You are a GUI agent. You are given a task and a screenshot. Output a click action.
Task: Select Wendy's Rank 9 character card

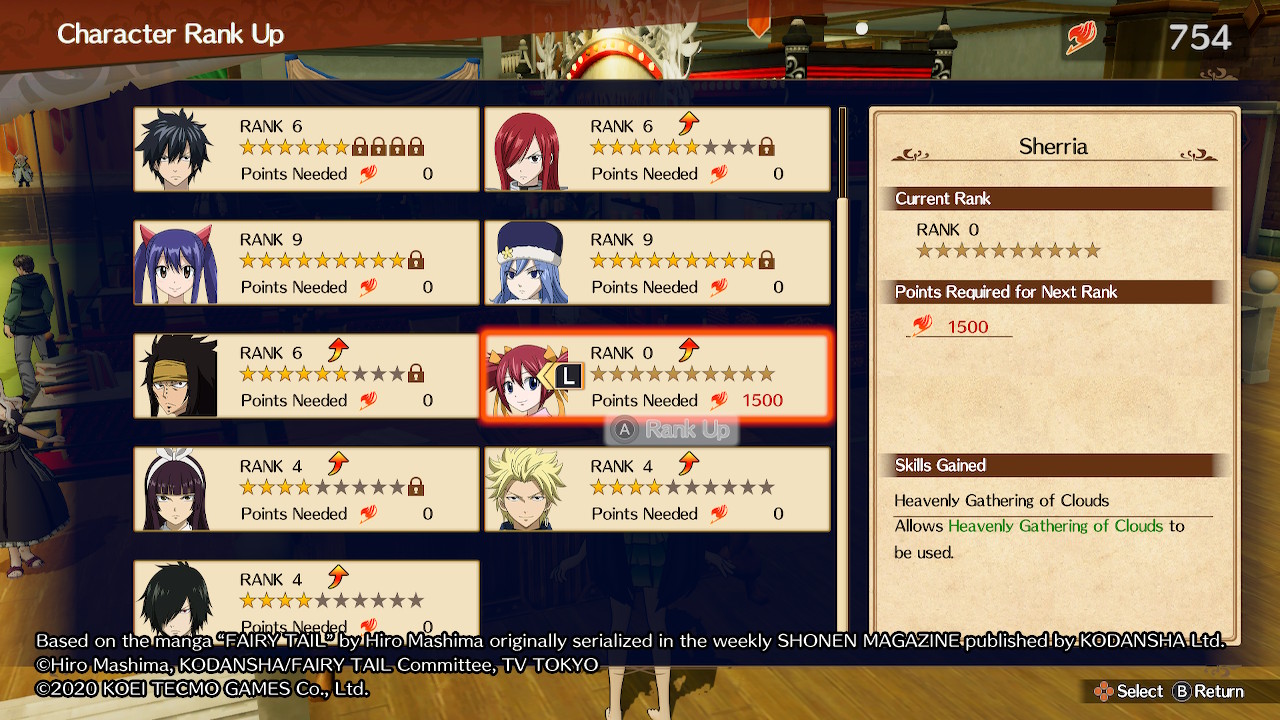point(306,263)
